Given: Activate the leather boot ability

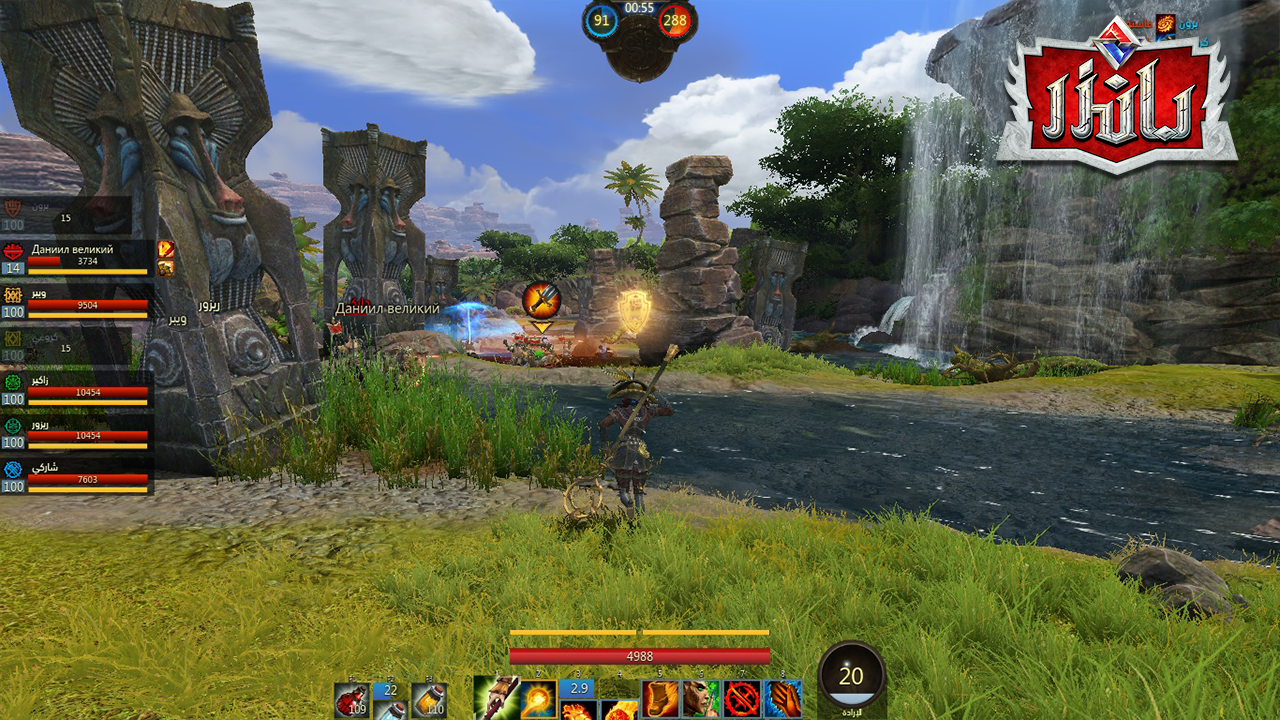Looking at the screenshot, I should tap(660, 699).
